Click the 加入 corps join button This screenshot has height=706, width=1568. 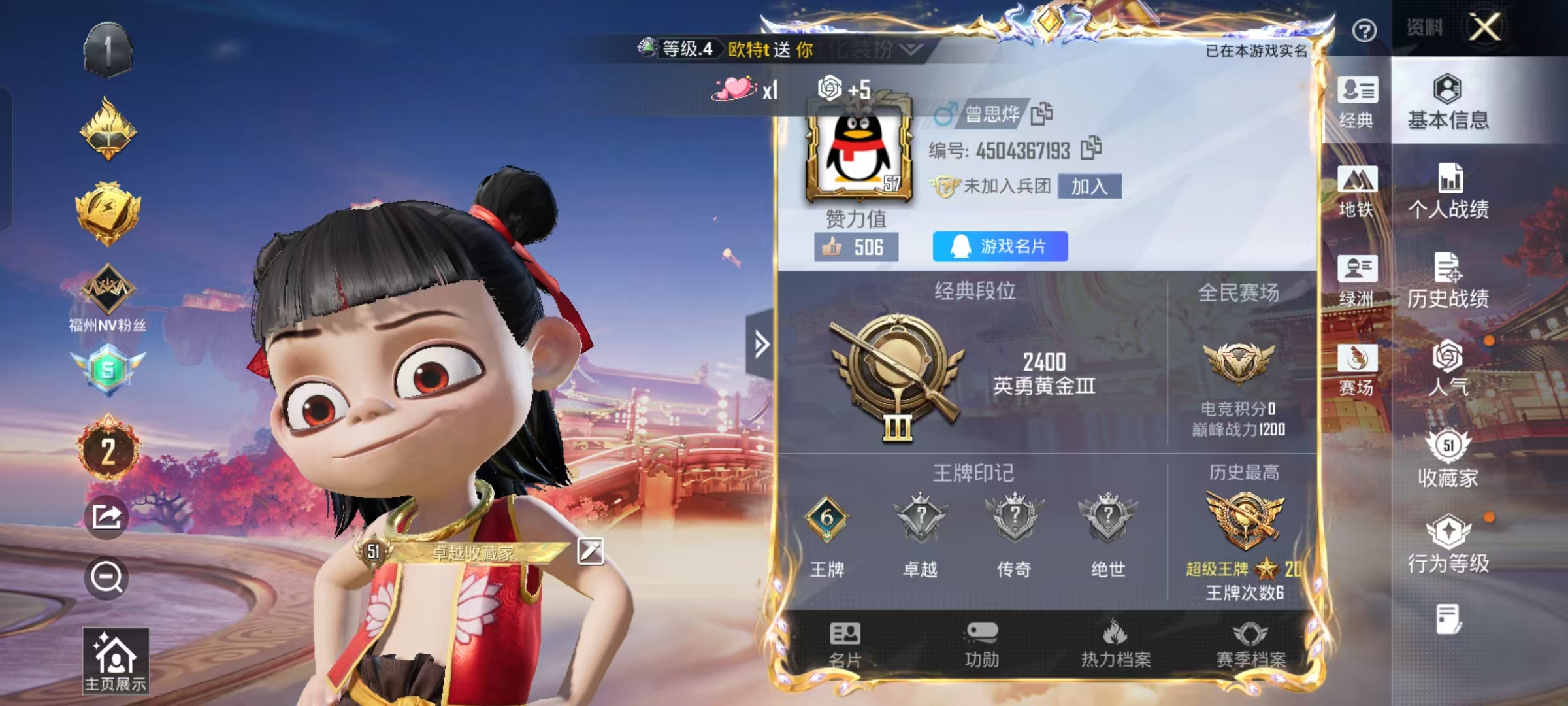1089,186
